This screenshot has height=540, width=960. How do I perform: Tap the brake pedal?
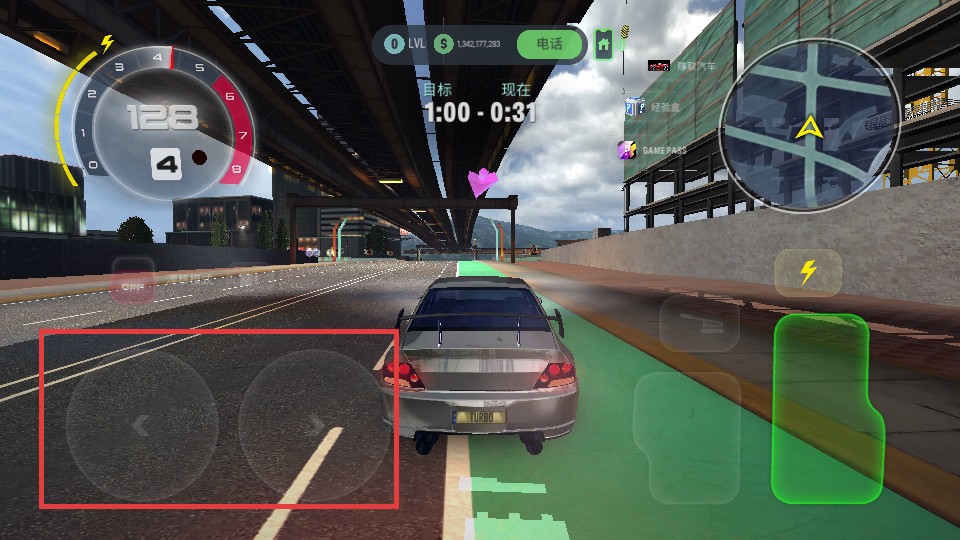[686, 437]
